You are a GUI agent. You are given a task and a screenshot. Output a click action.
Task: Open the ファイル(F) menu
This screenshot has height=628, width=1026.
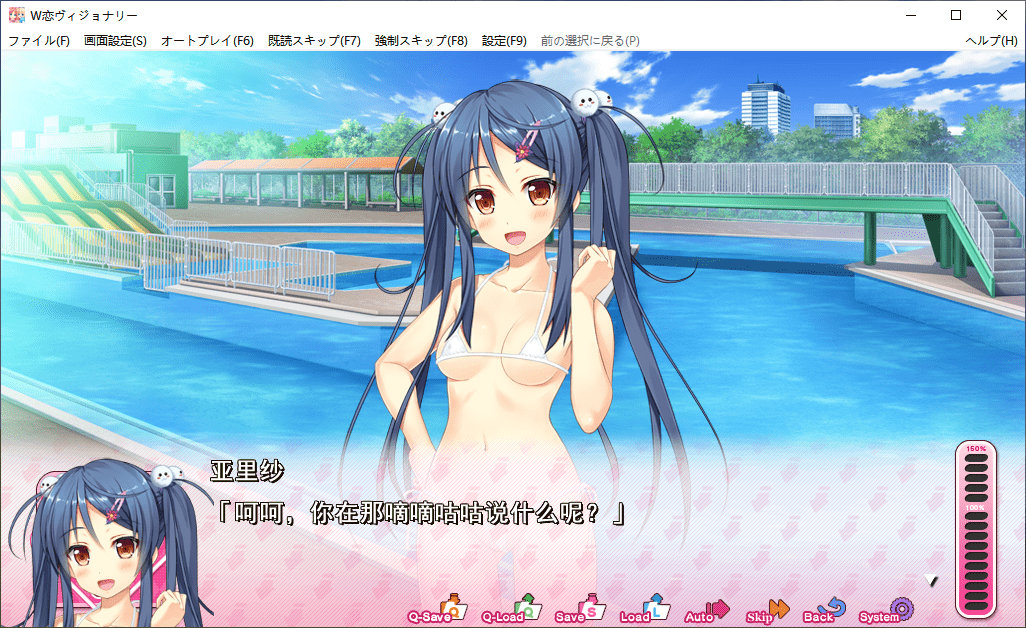pyautogui.click(x=39, y=41)
